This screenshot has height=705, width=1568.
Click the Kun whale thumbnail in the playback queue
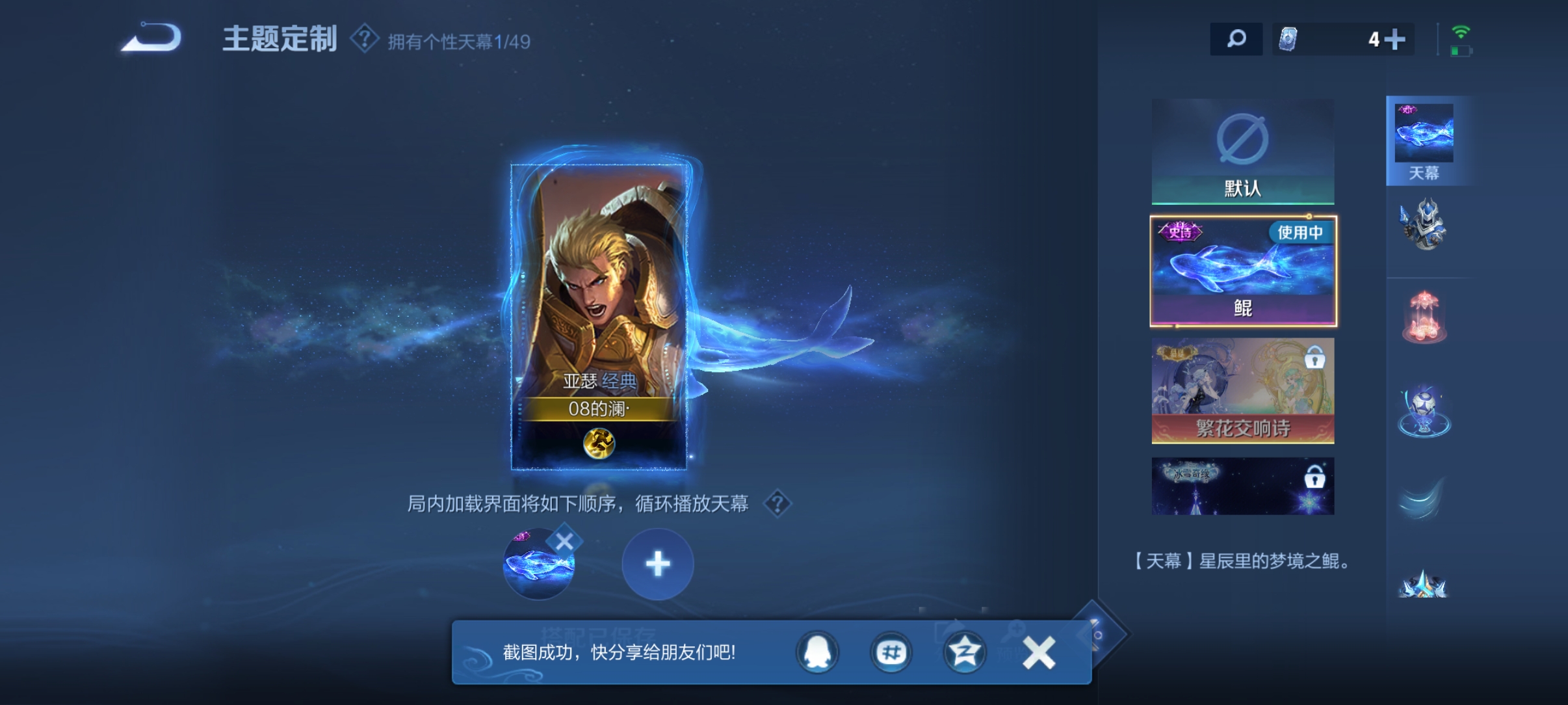click(x=540, y=563)
